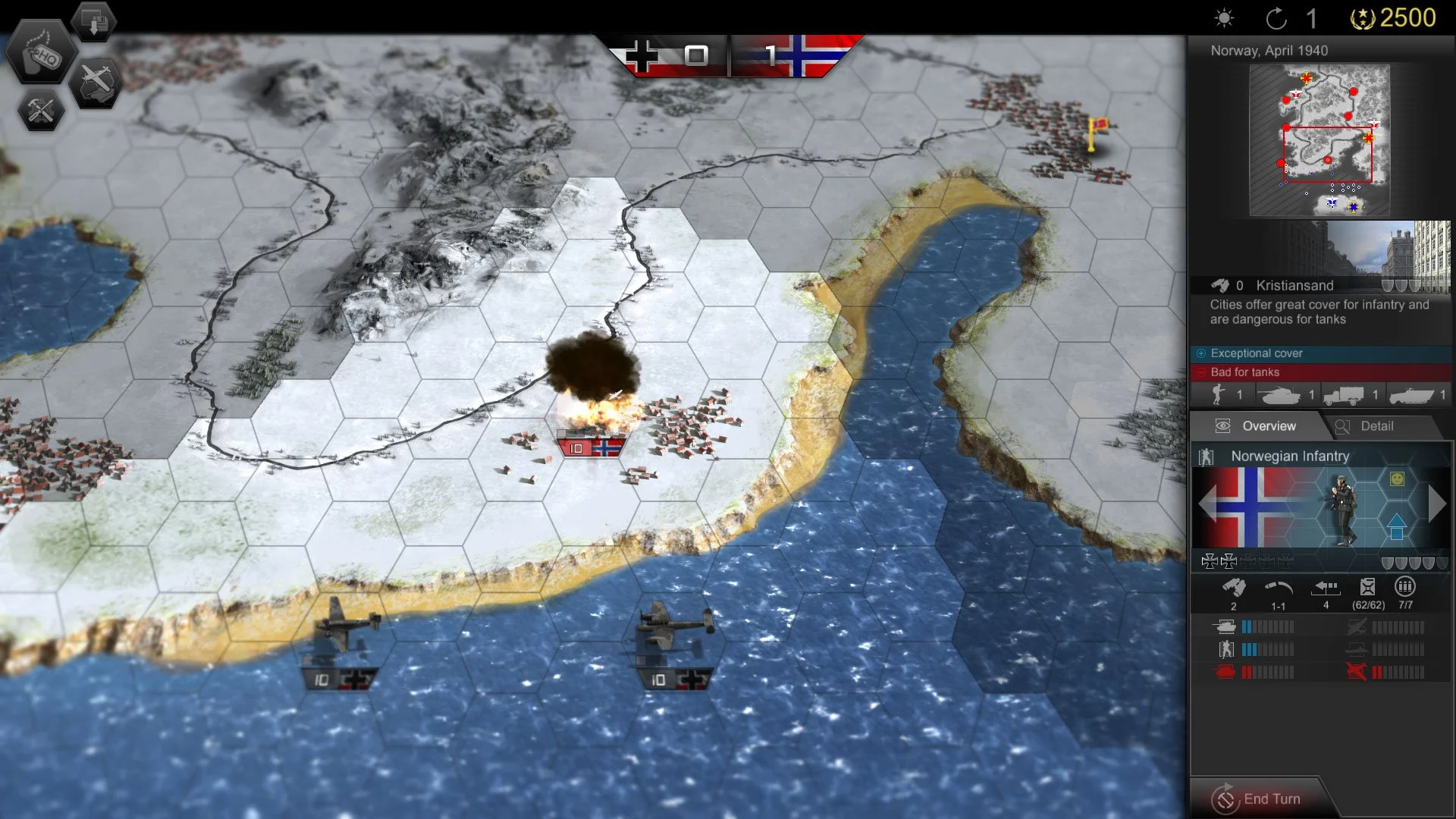Screen dimensions: 1456x819
Task: Click the fuel can icon showing 62/62
Action: click(1369, 588)
